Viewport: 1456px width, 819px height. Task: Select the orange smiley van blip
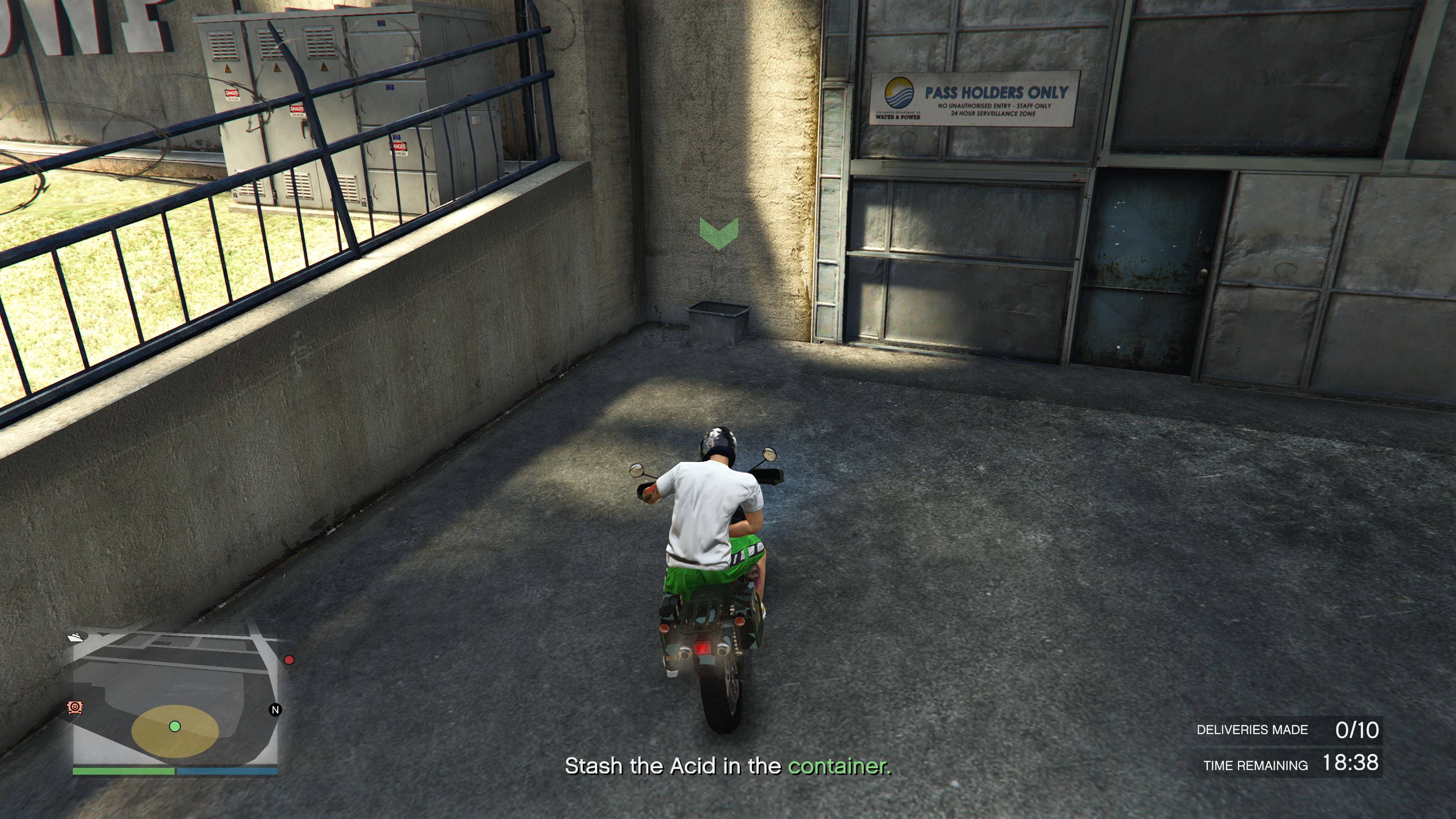click(x=75, y=707)
